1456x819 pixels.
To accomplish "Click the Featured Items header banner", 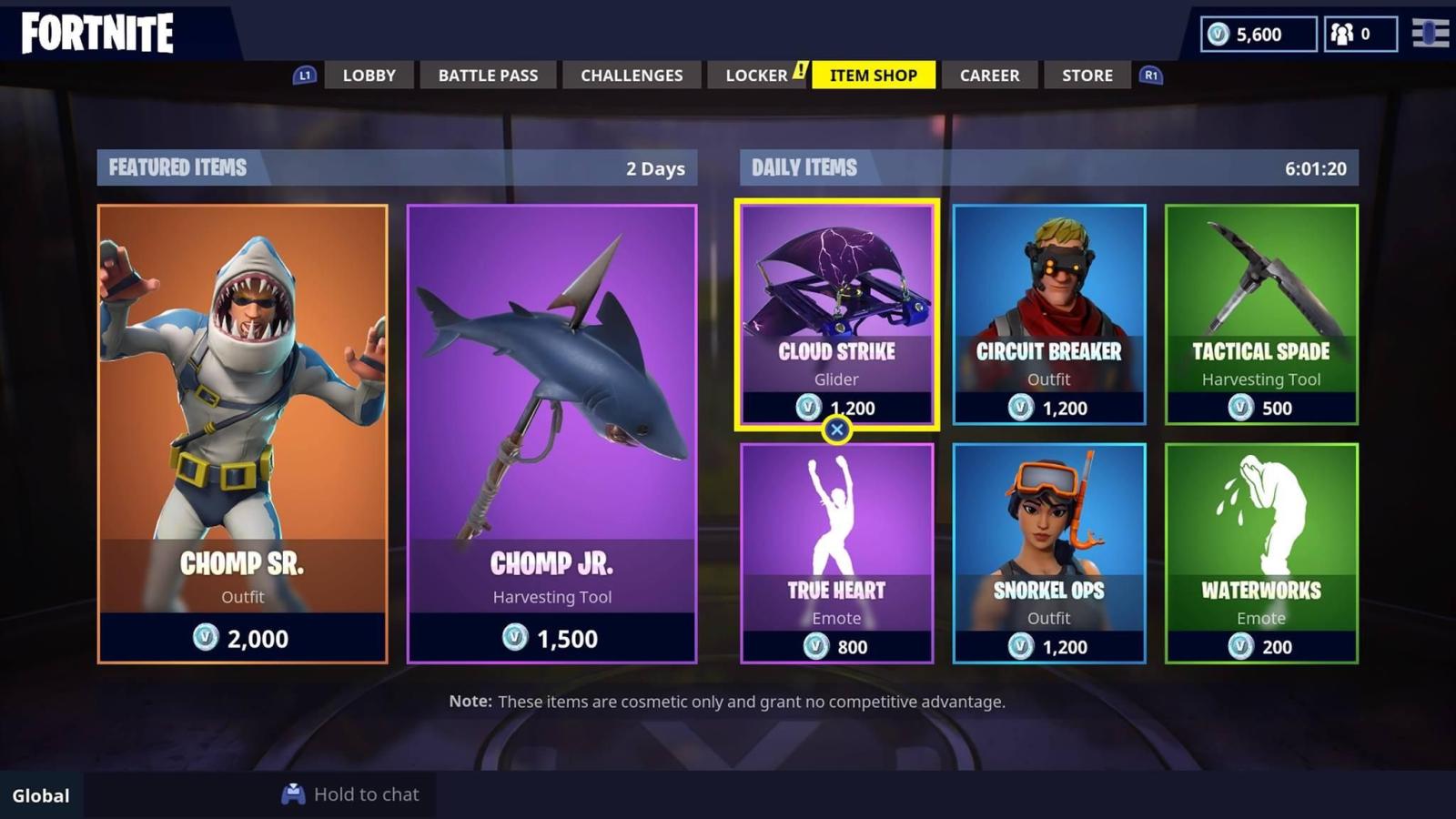I will click(x=178, y=167).
